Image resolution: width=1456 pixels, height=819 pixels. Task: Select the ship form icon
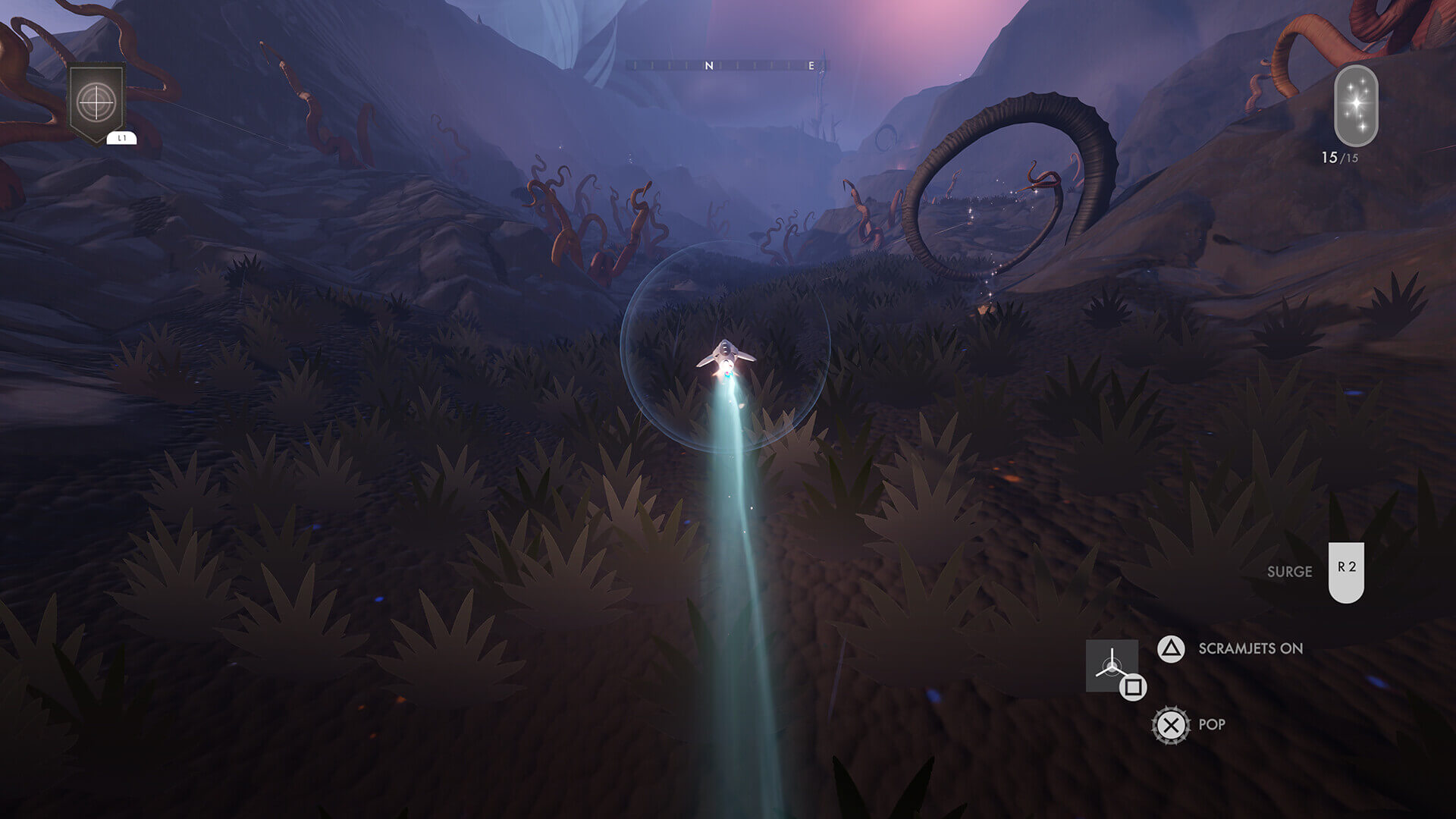[x=1111, y=665]
